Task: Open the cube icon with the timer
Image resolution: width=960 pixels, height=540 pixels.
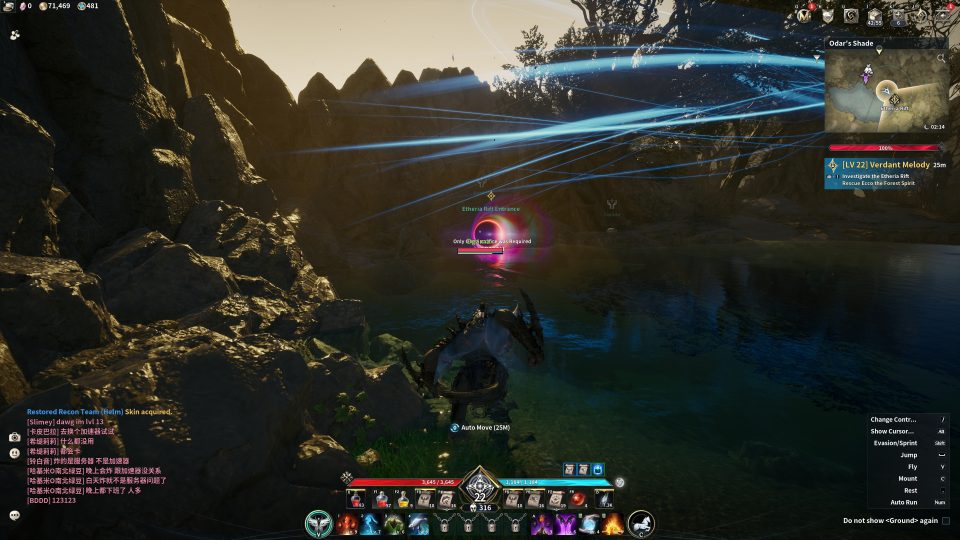Action: pyautogui.click(x=875, y=16)
